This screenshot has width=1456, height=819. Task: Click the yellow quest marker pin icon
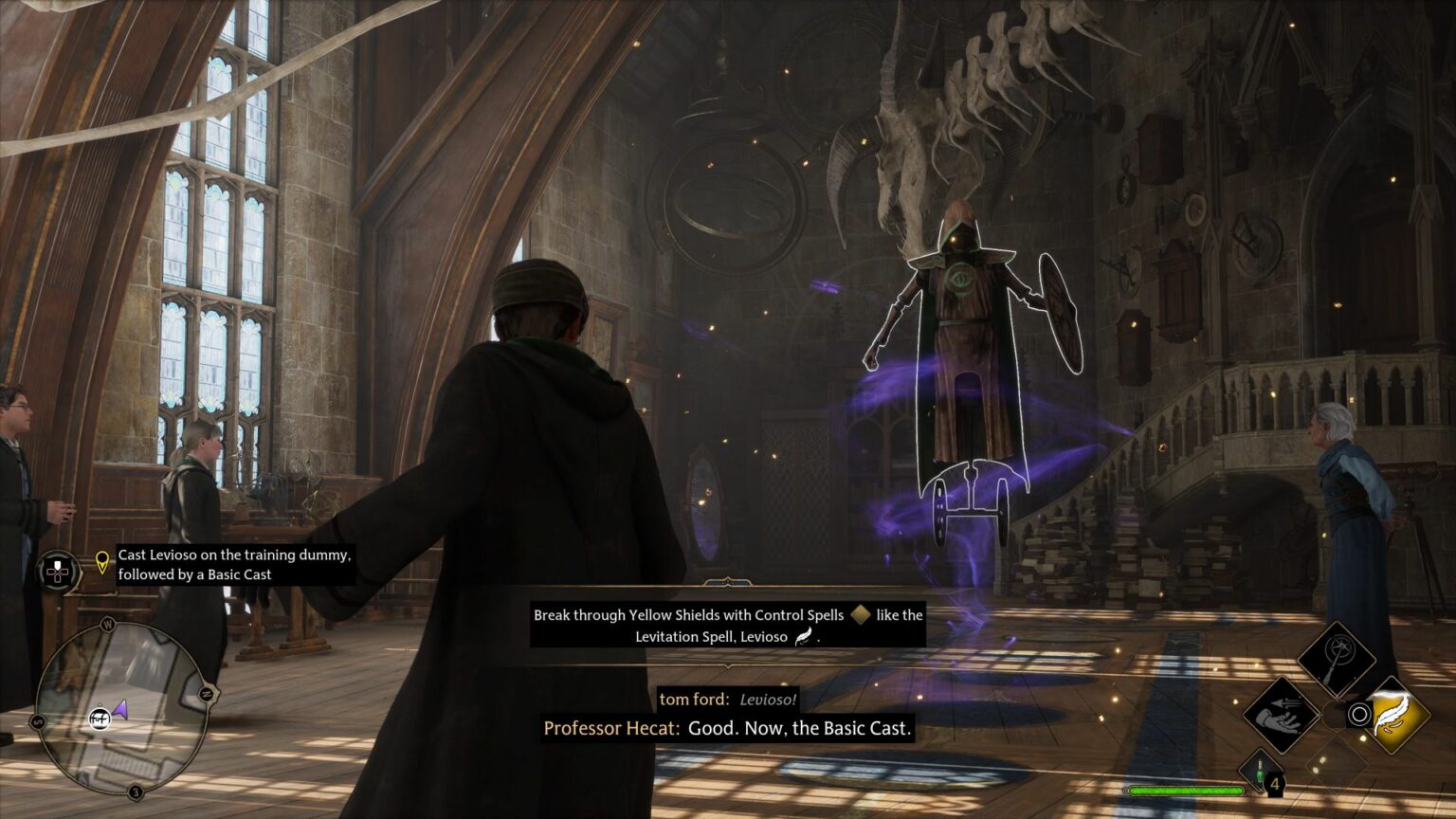tap(101, 562)
